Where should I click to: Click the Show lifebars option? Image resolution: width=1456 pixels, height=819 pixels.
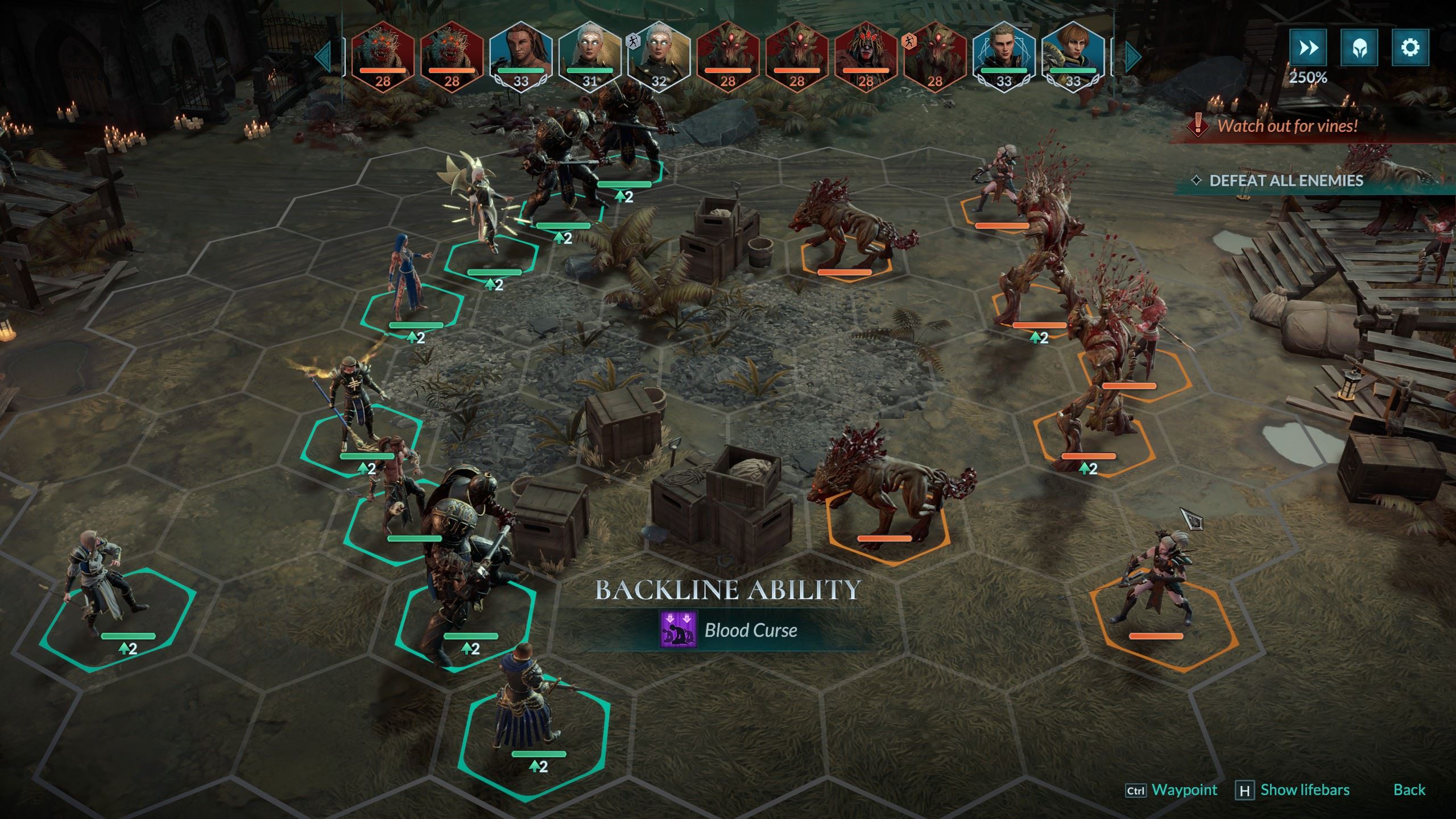1304,789
